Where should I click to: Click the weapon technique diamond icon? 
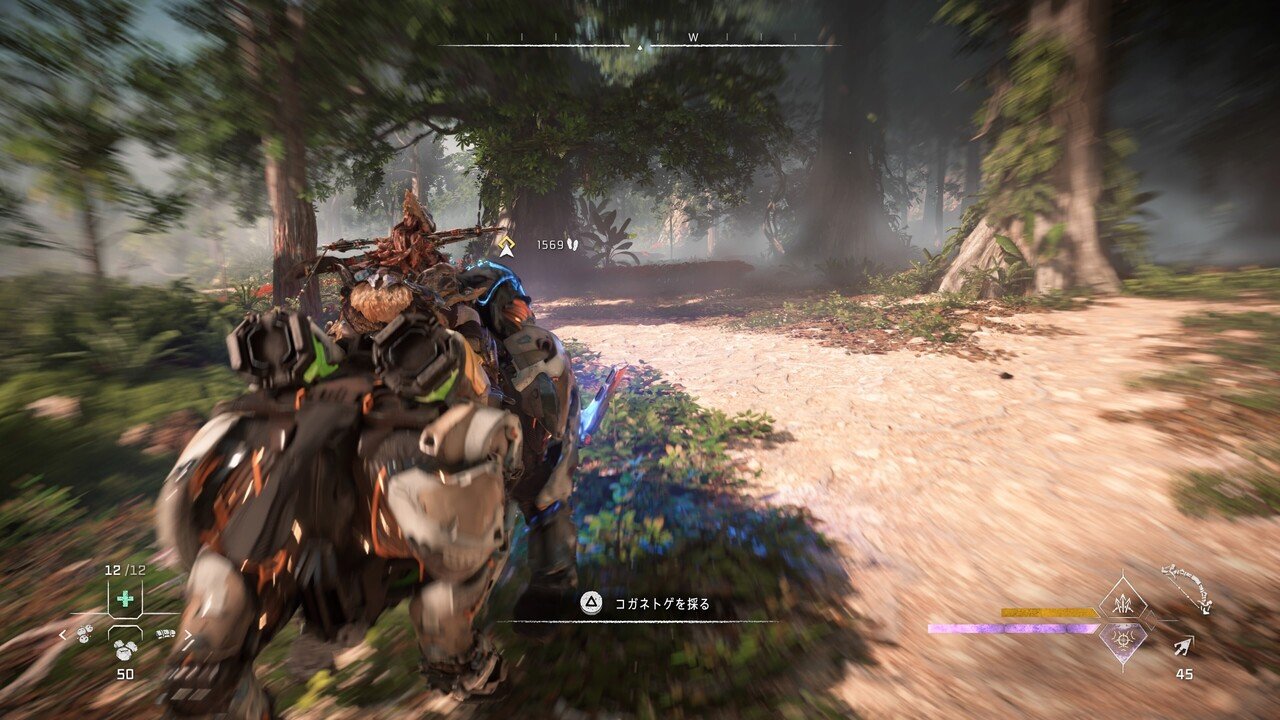1122,602
